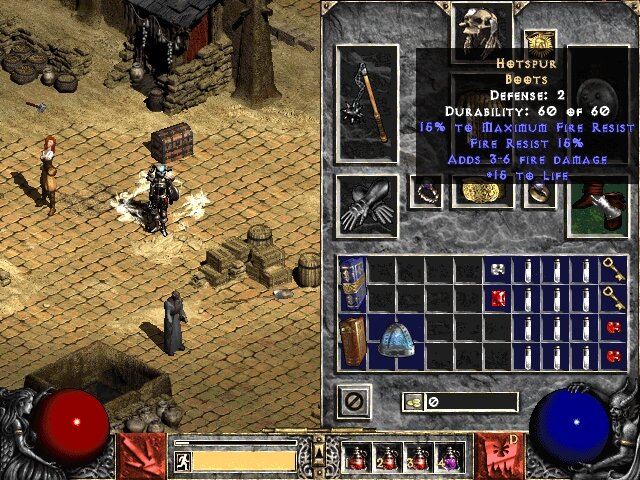The image size is (640, 480).
Task: Pick up the red ruby gem
Action: click(498, 298)
